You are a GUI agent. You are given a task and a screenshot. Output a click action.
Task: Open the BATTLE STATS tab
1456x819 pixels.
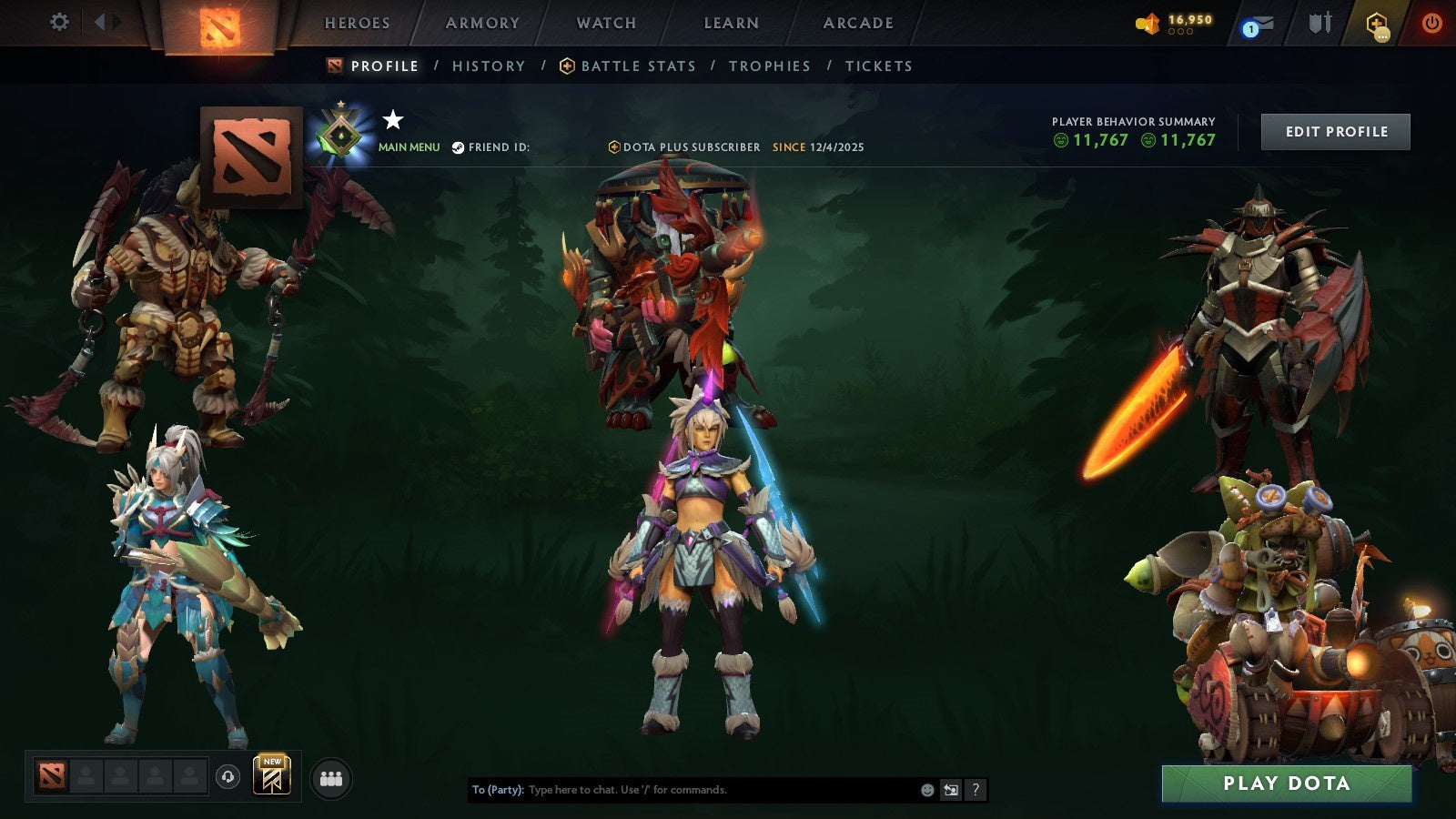pyautogui.click(x=638, y=66)
